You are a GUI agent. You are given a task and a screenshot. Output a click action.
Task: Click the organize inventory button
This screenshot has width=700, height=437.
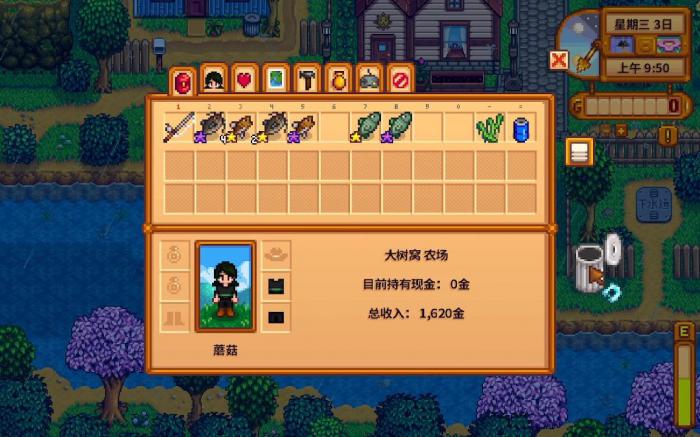(x=579, y=151)
